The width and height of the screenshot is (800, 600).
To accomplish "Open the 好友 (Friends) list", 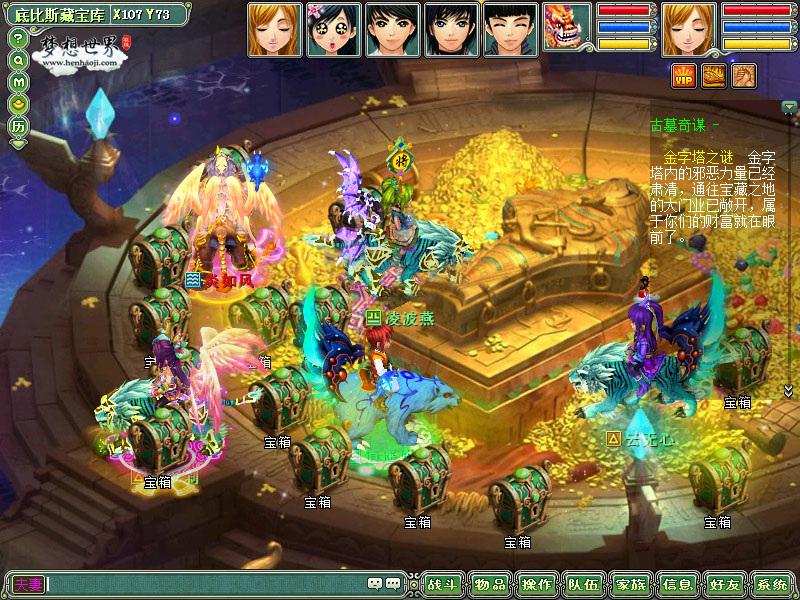I will pyautogui.click(x=725, y=584).
